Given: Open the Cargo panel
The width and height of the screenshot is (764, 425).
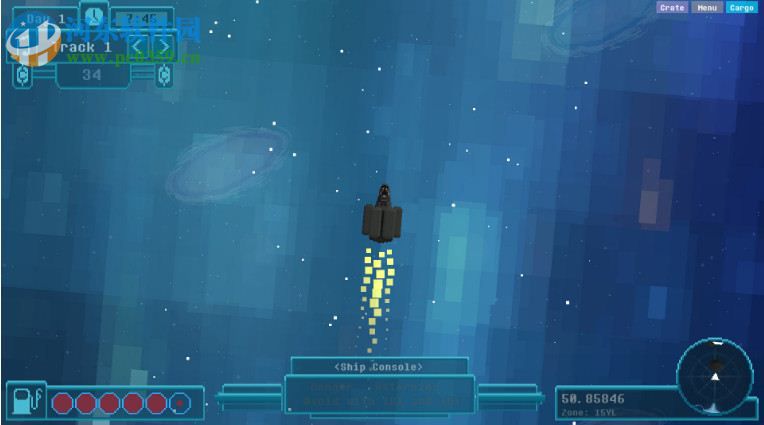Looking at the screenshot, I should pyautogui.click(x=741, y=7).
